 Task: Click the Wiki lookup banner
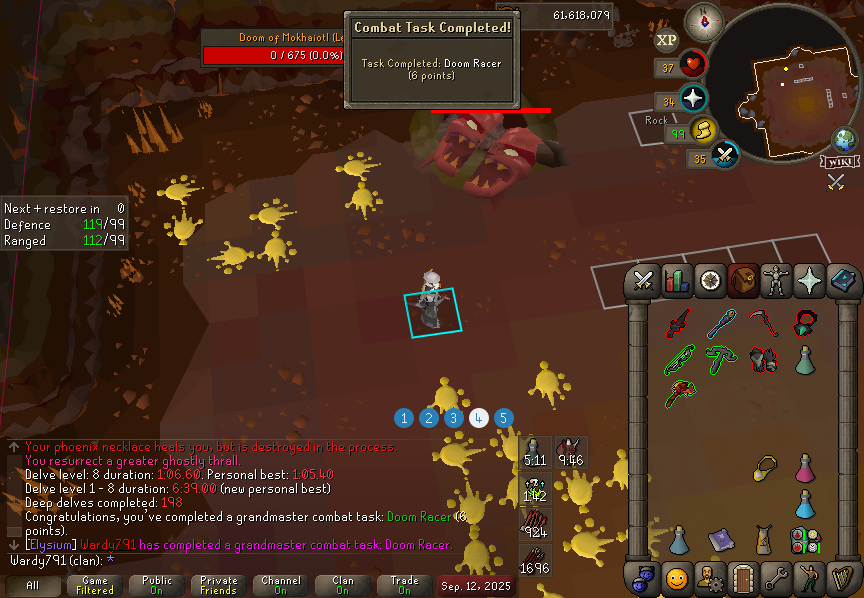(x=840, y=162)
